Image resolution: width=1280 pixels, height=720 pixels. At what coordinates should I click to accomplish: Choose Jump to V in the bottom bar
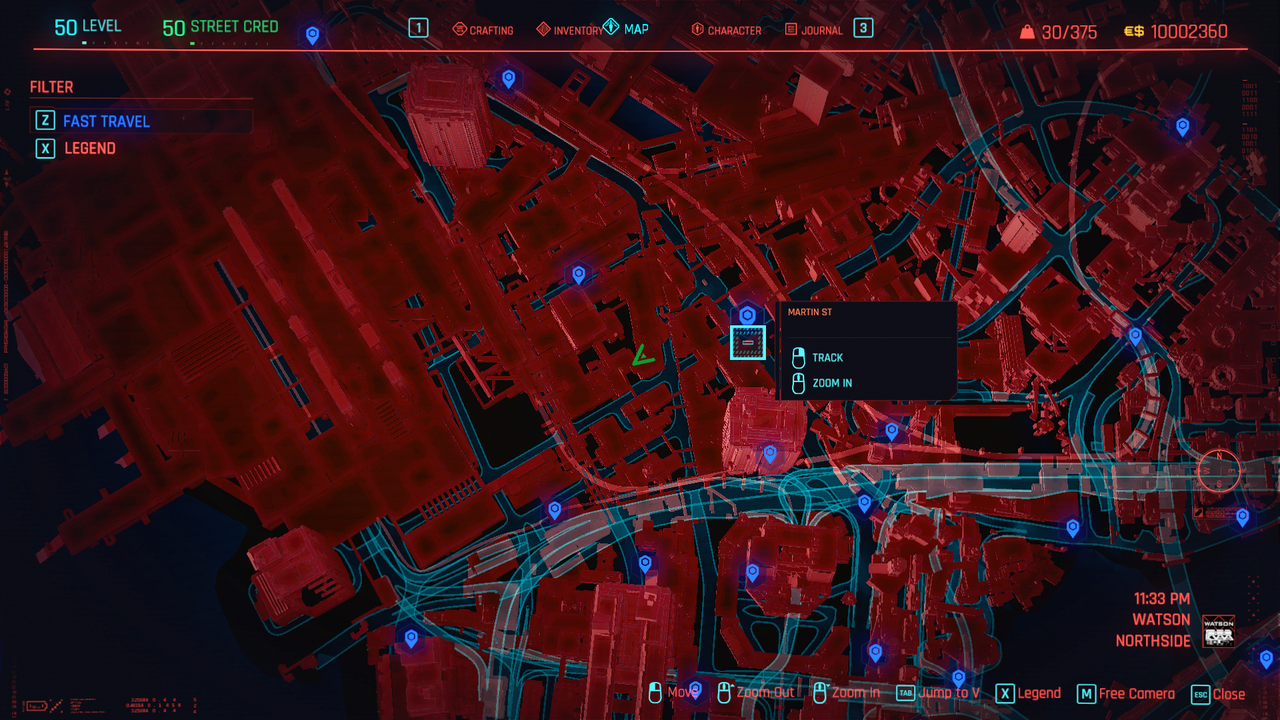click(x=939, y=693)
